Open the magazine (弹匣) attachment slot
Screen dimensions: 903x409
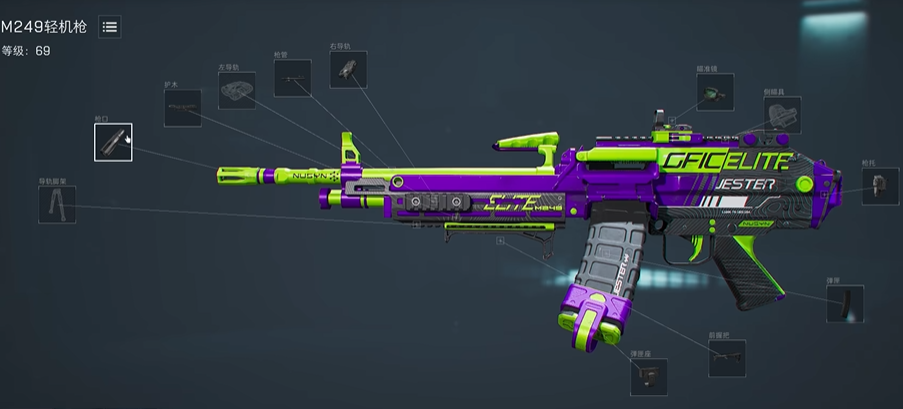844,303
